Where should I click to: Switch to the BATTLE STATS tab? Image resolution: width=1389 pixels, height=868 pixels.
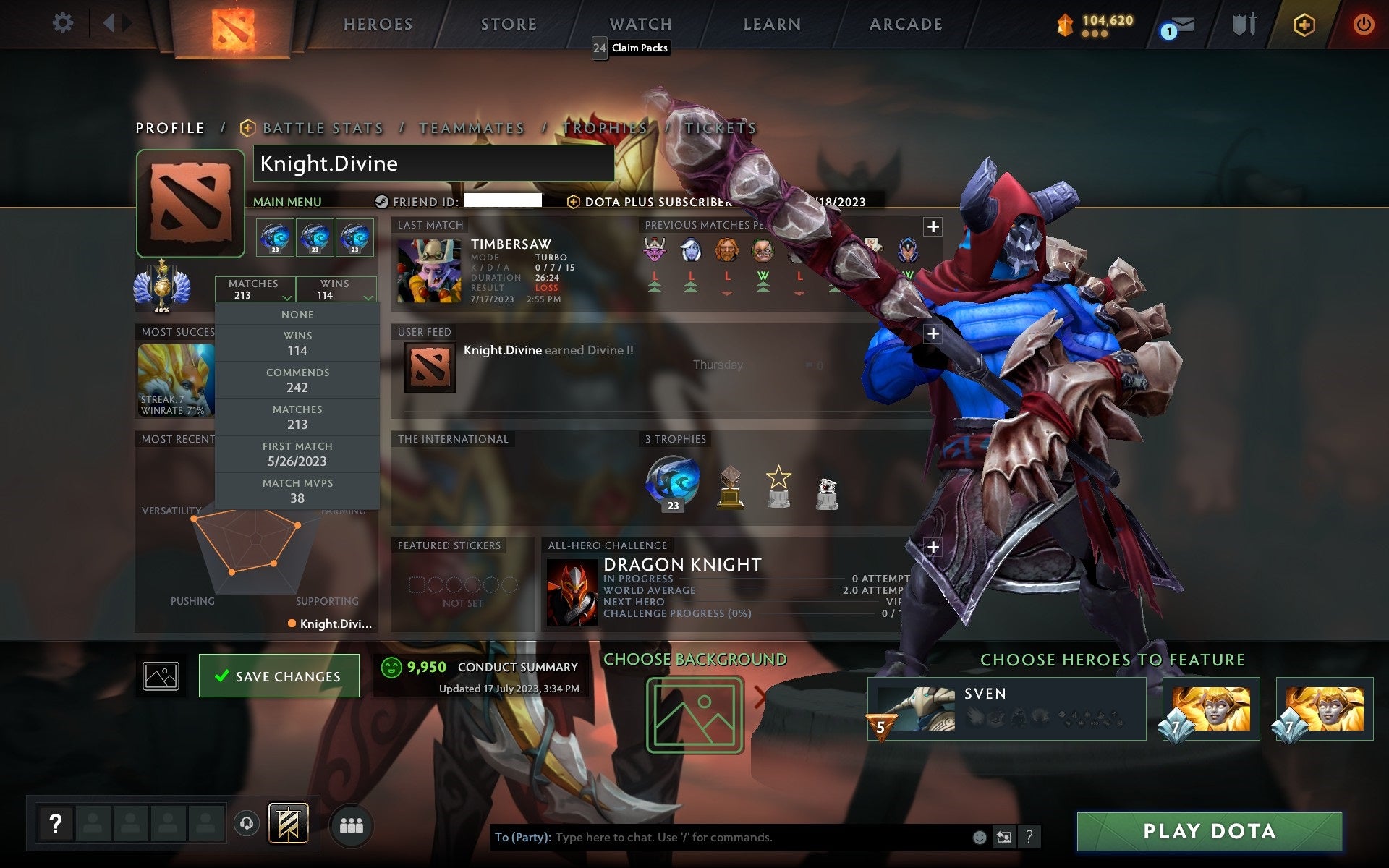coord(323,127)
